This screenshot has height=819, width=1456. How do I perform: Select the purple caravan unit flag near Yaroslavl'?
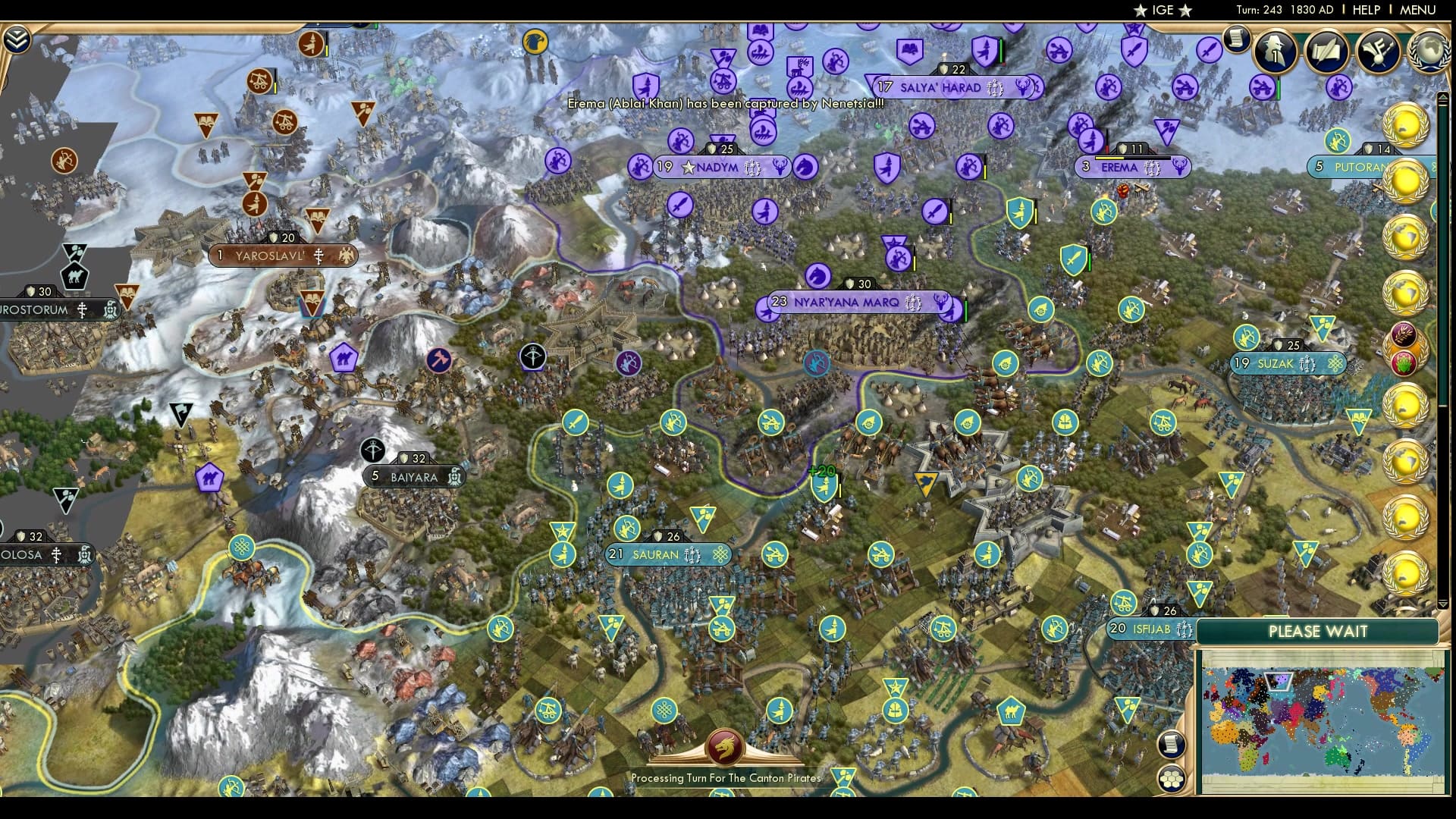344,356
